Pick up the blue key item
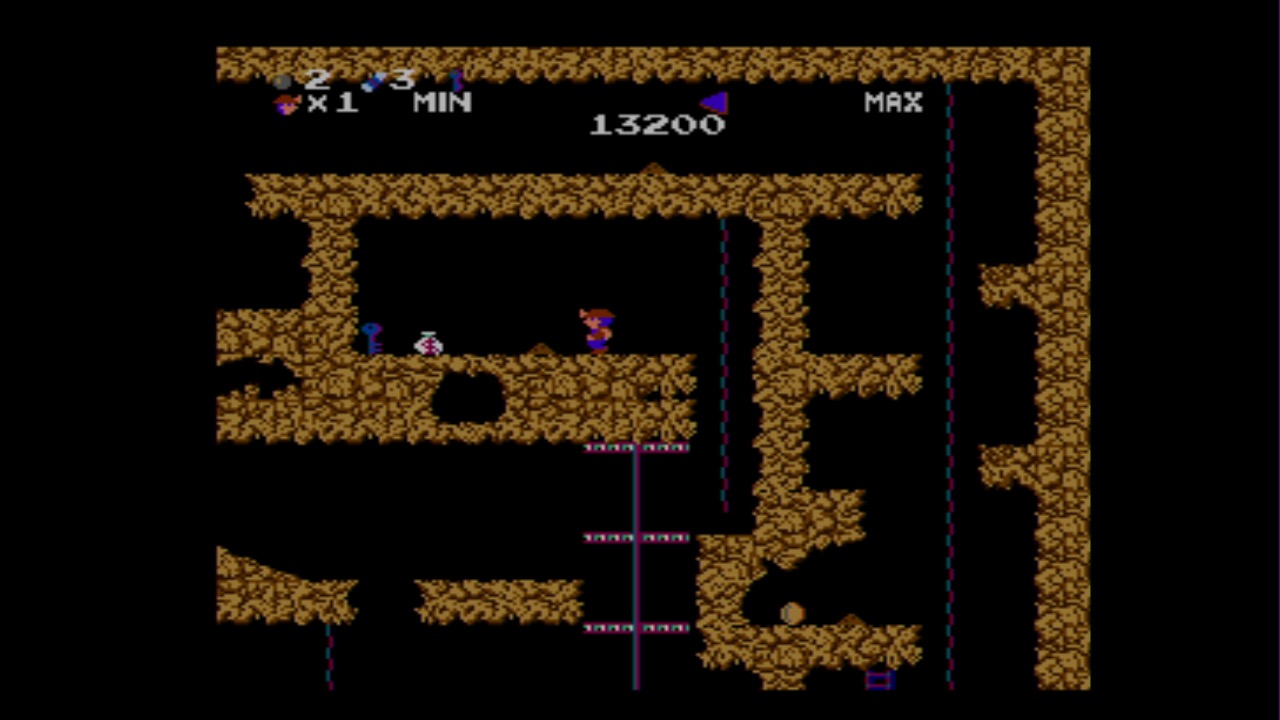 [372, 338]
